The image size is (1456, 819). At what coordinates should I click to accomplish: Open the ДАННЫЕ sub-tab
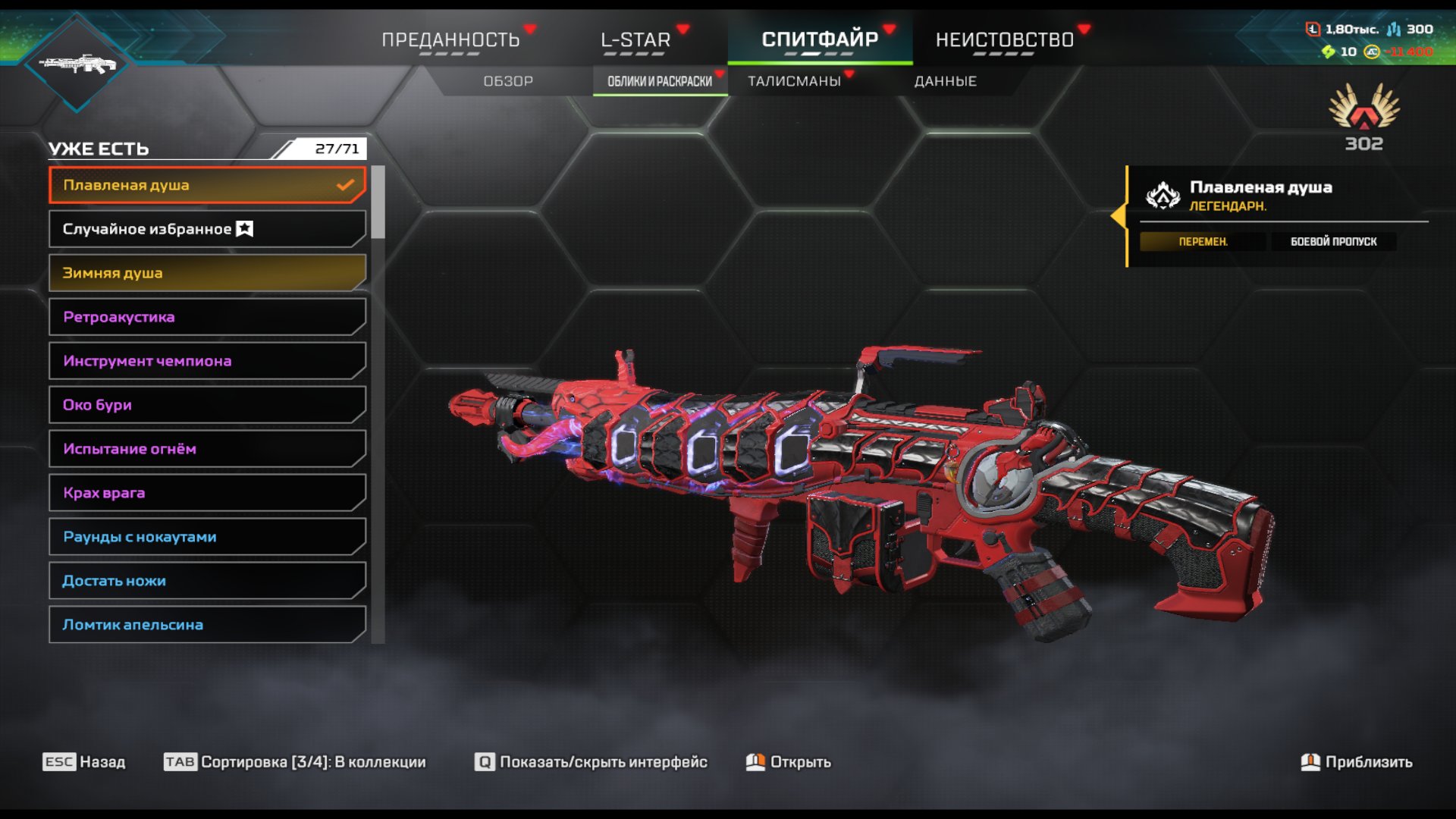tap(945, 81)
